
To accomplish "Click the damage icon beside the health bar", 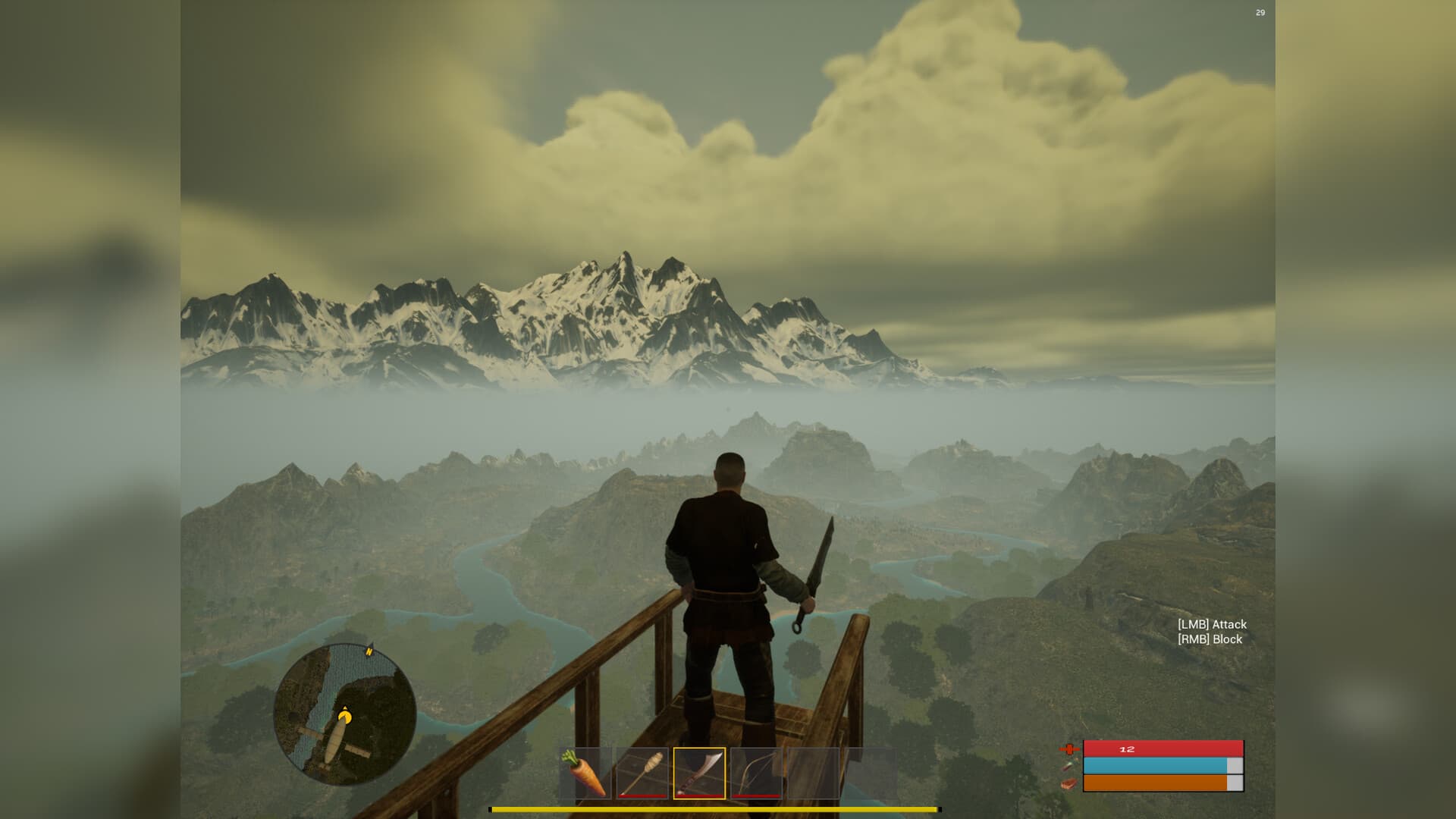I will (1070, 749).
